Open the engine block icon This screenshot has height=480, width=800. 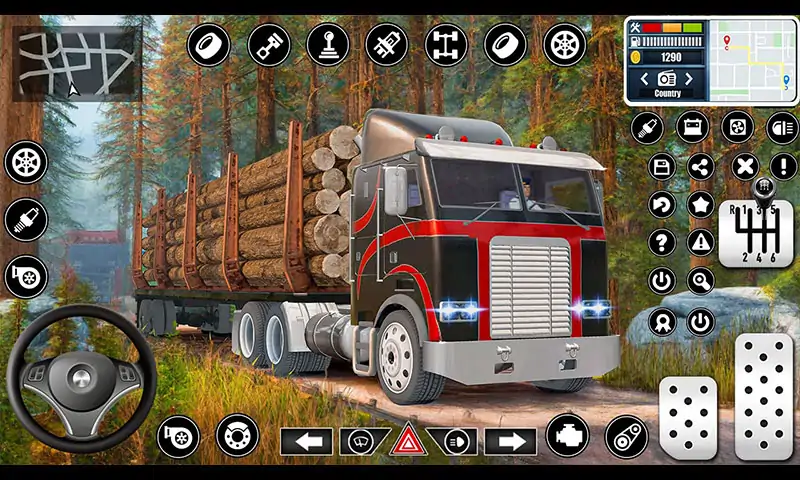pos(567,437)
